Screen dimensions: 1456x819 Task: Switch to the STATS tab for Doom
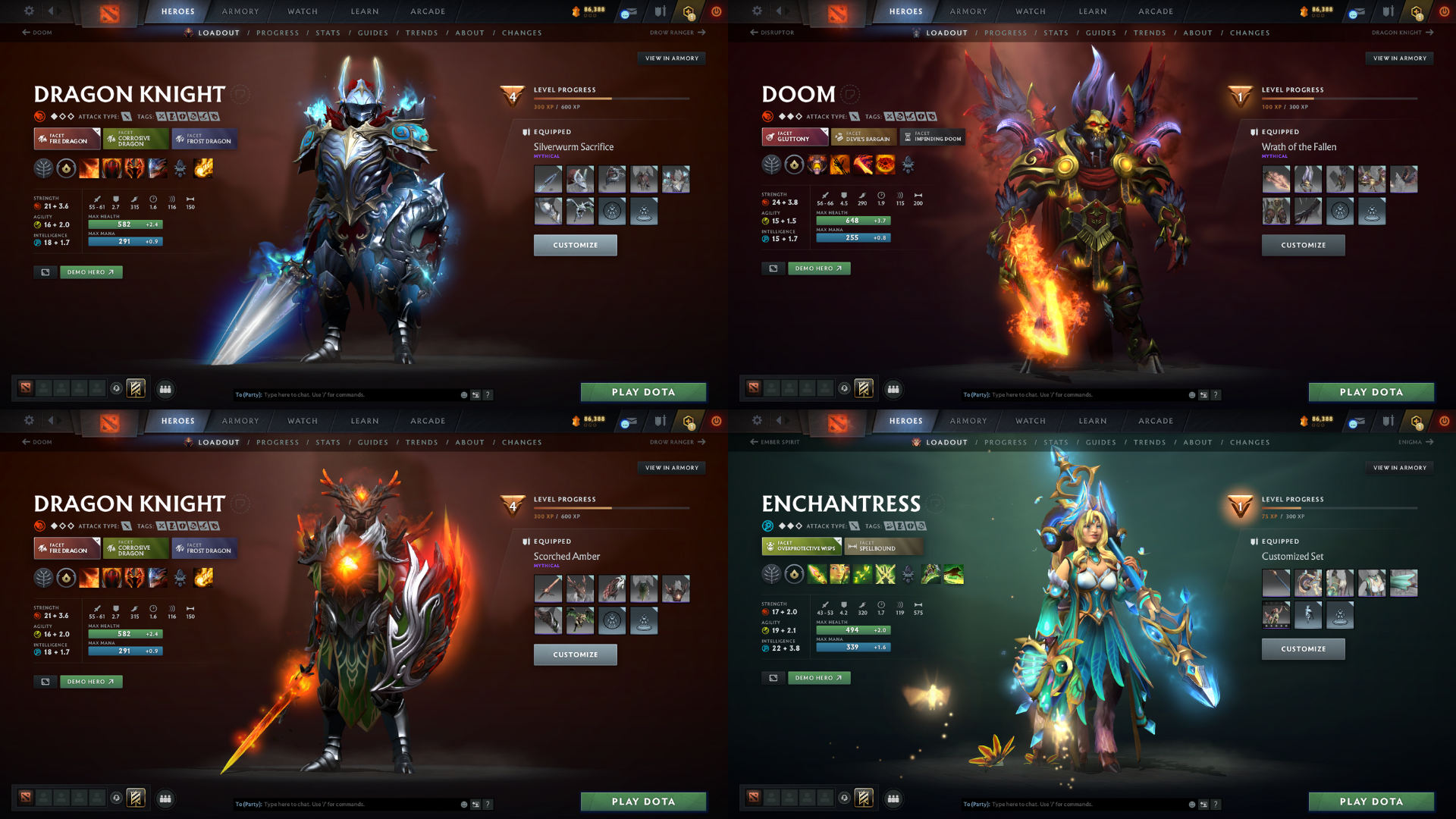point(1056,33)
